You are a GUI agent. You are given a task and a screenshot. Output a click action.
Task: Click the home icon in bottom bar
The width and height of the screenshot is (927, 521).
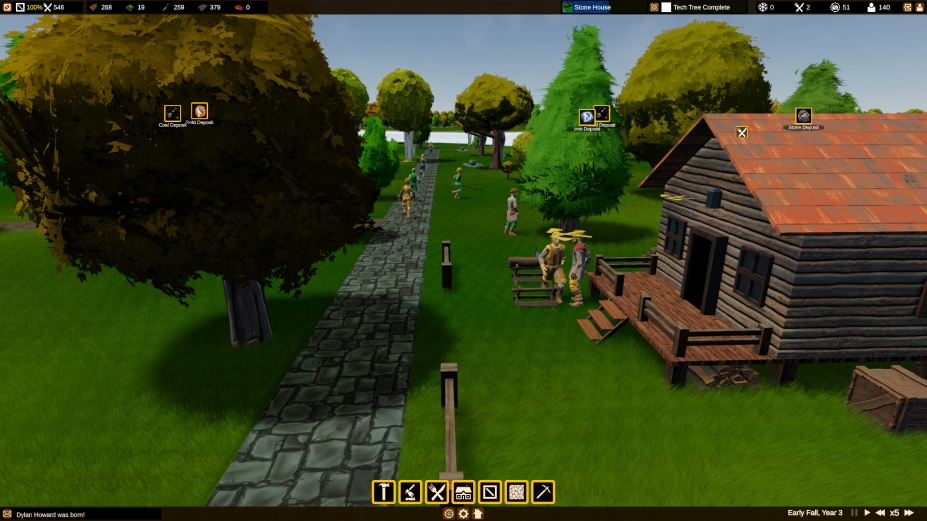[x=478, y=514]
